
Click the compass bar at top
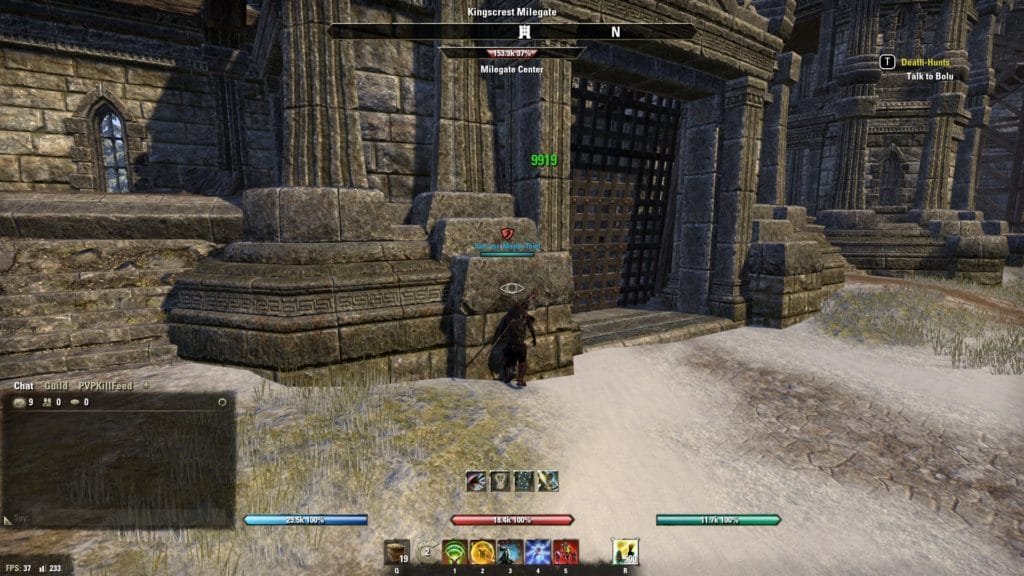point(512,32)
